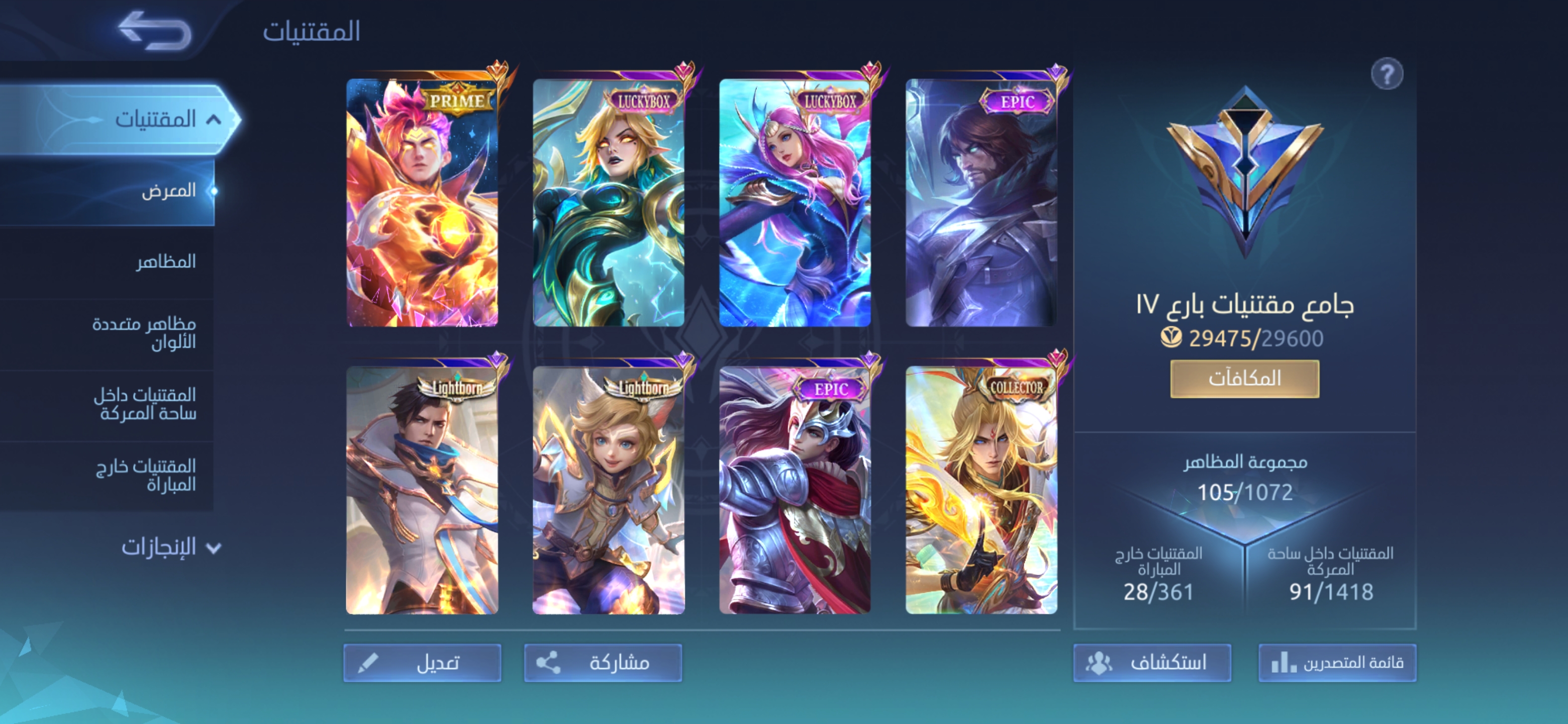This screenshot has height=724, width=1568.
Task: Click the تعديل edit button
Action: coord(422,663)
